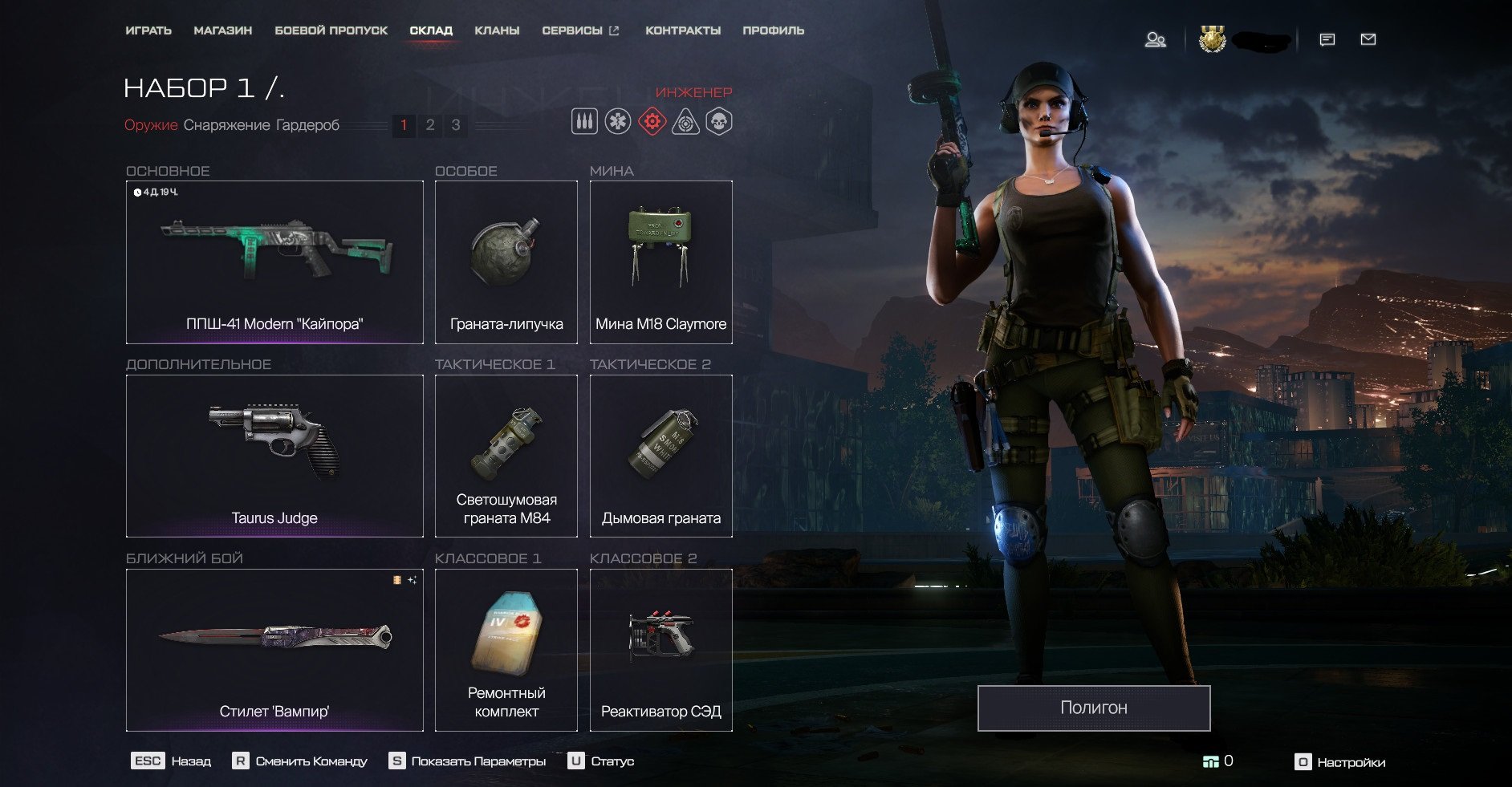Go to the Играть menu
Viewport: 1512px width, 787px height.
[x=148, y=30]
